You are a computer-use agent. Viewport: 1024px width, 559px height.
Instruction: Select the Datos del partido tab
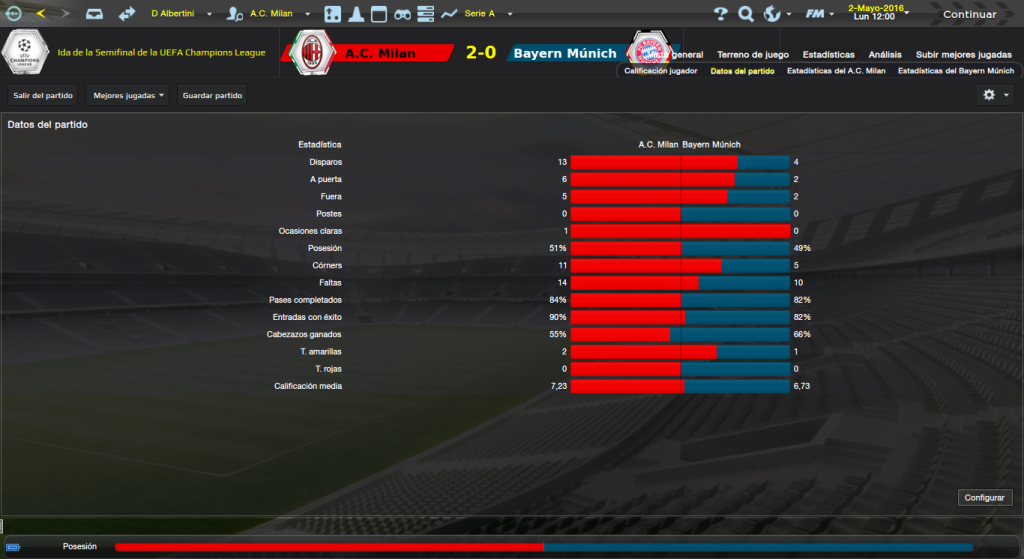click(x=742, y=72)
